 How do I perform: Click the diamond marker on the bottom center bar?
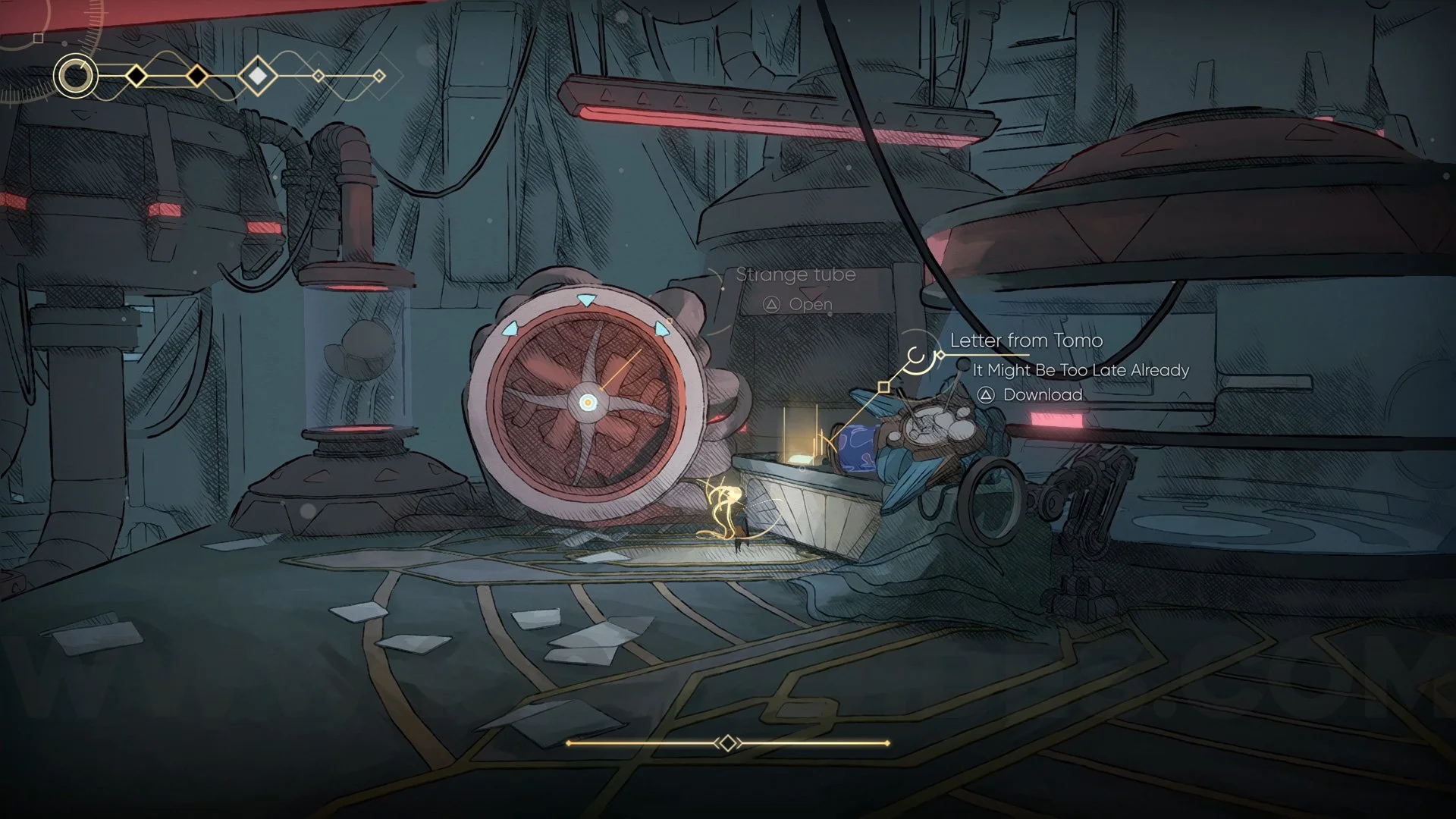pos(727,743)
